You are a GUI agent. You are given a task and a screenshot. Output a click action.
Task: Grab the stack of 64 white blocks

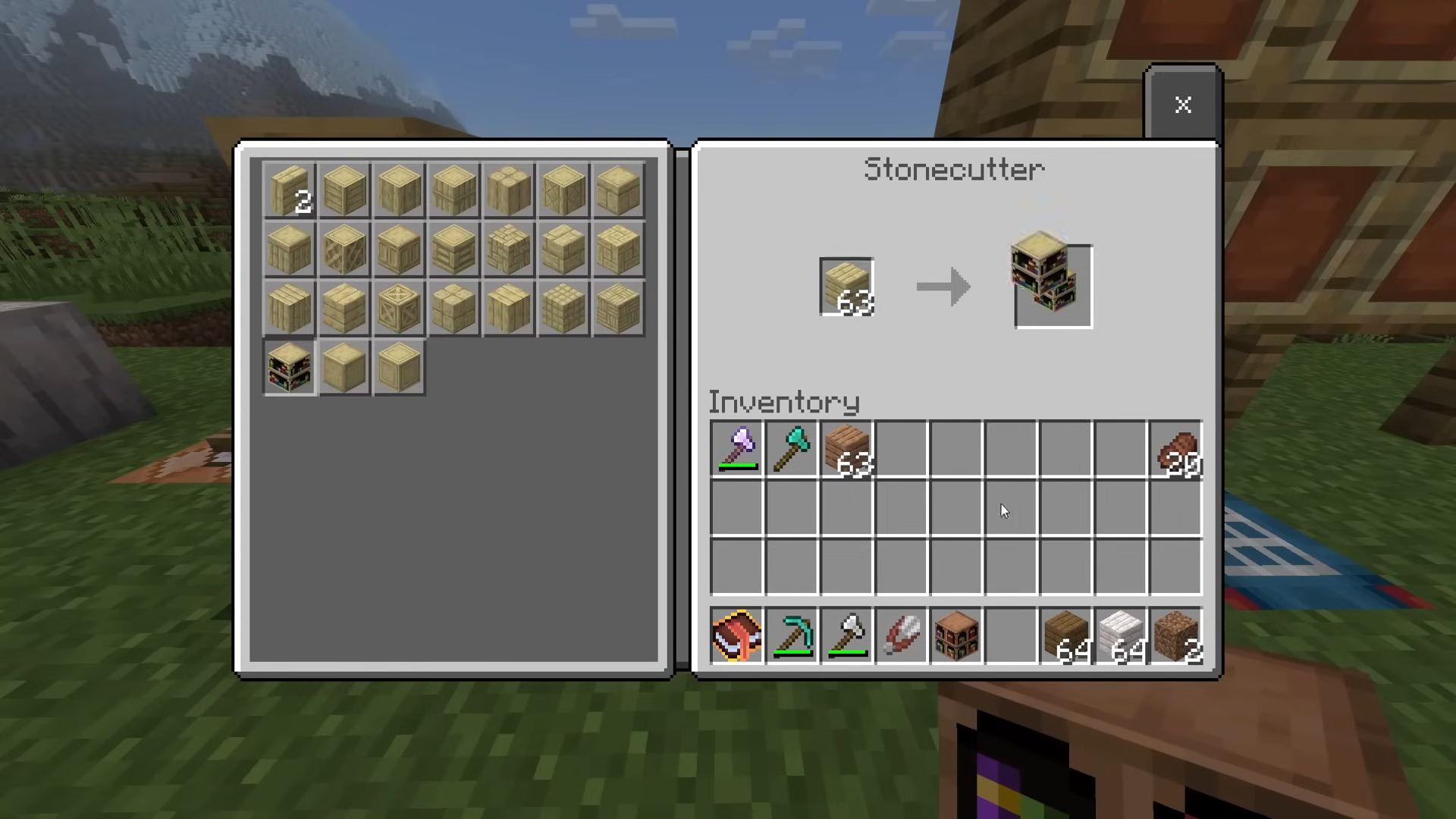(1121, 635)
